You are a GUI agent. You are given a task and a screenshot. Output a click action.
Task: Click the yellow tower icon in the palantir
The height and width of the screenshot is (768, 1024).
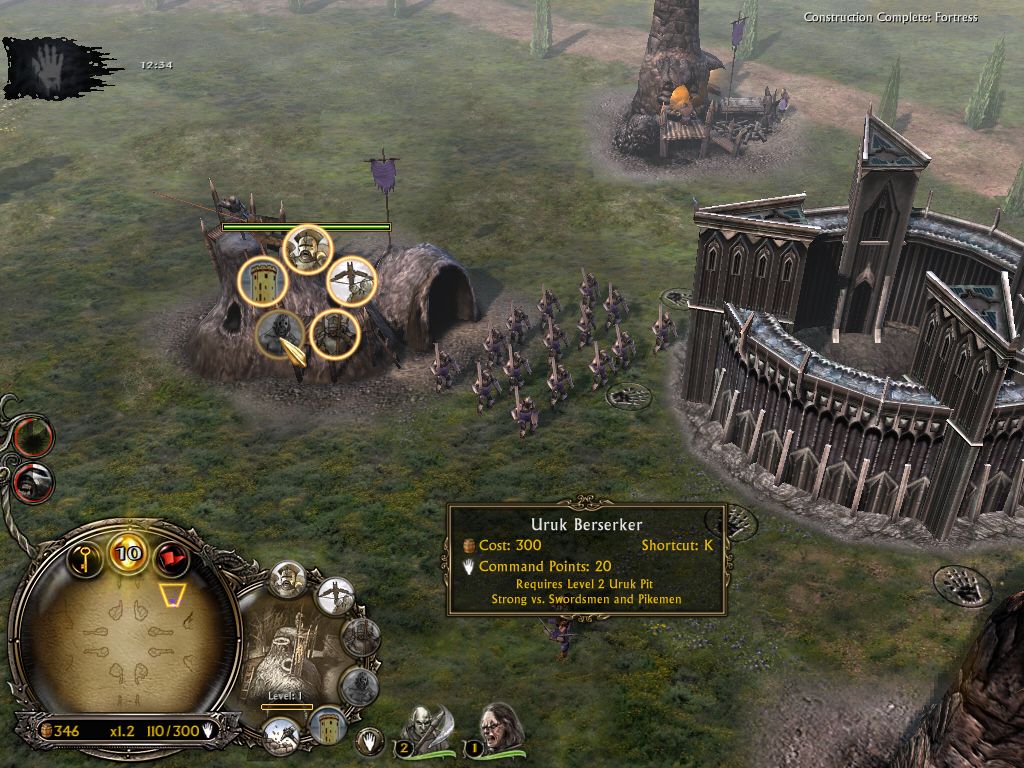pos(326,726)
